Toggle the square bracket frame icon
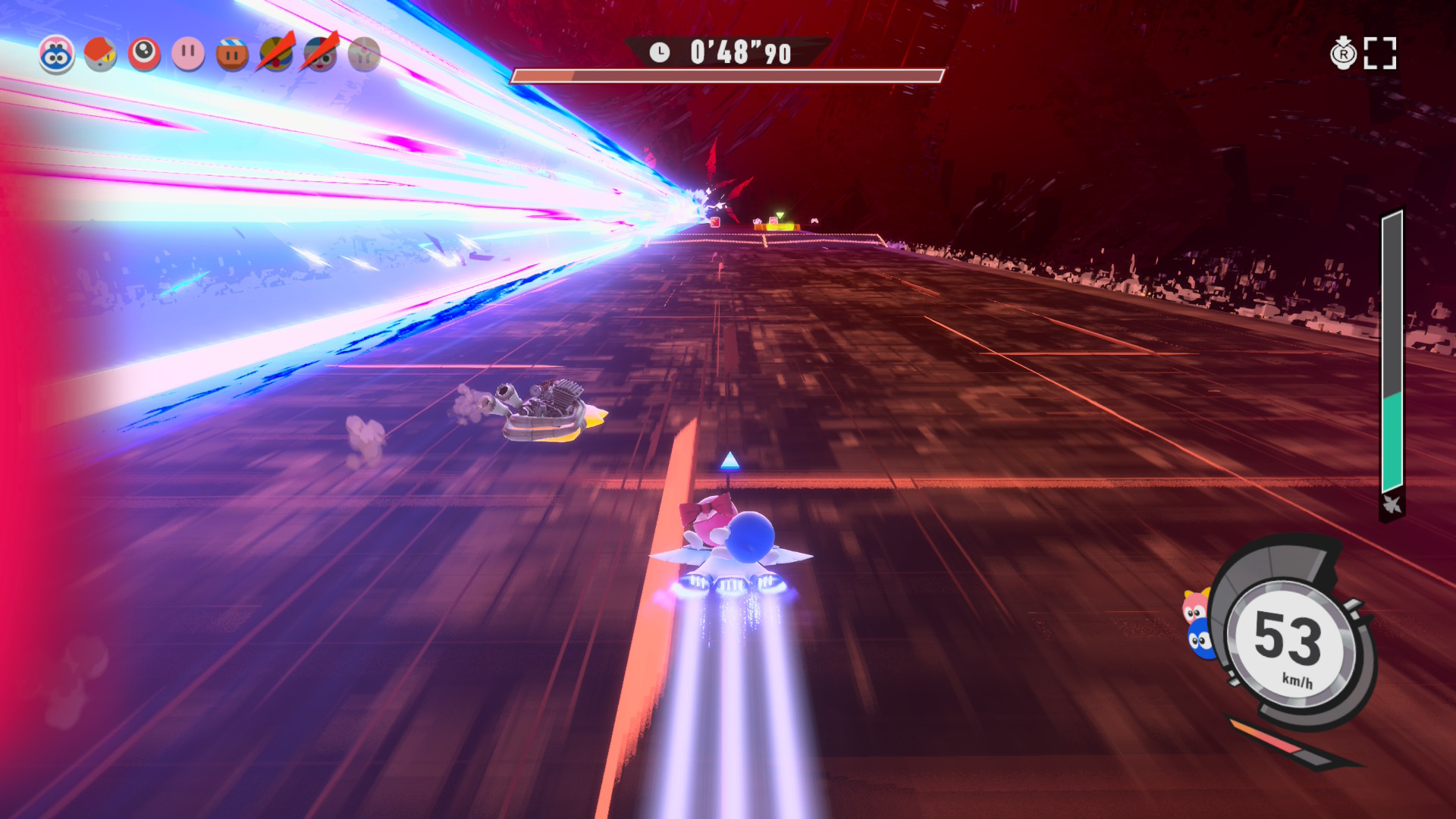Screen dimensions: 1456x819 coord(1379,54)
